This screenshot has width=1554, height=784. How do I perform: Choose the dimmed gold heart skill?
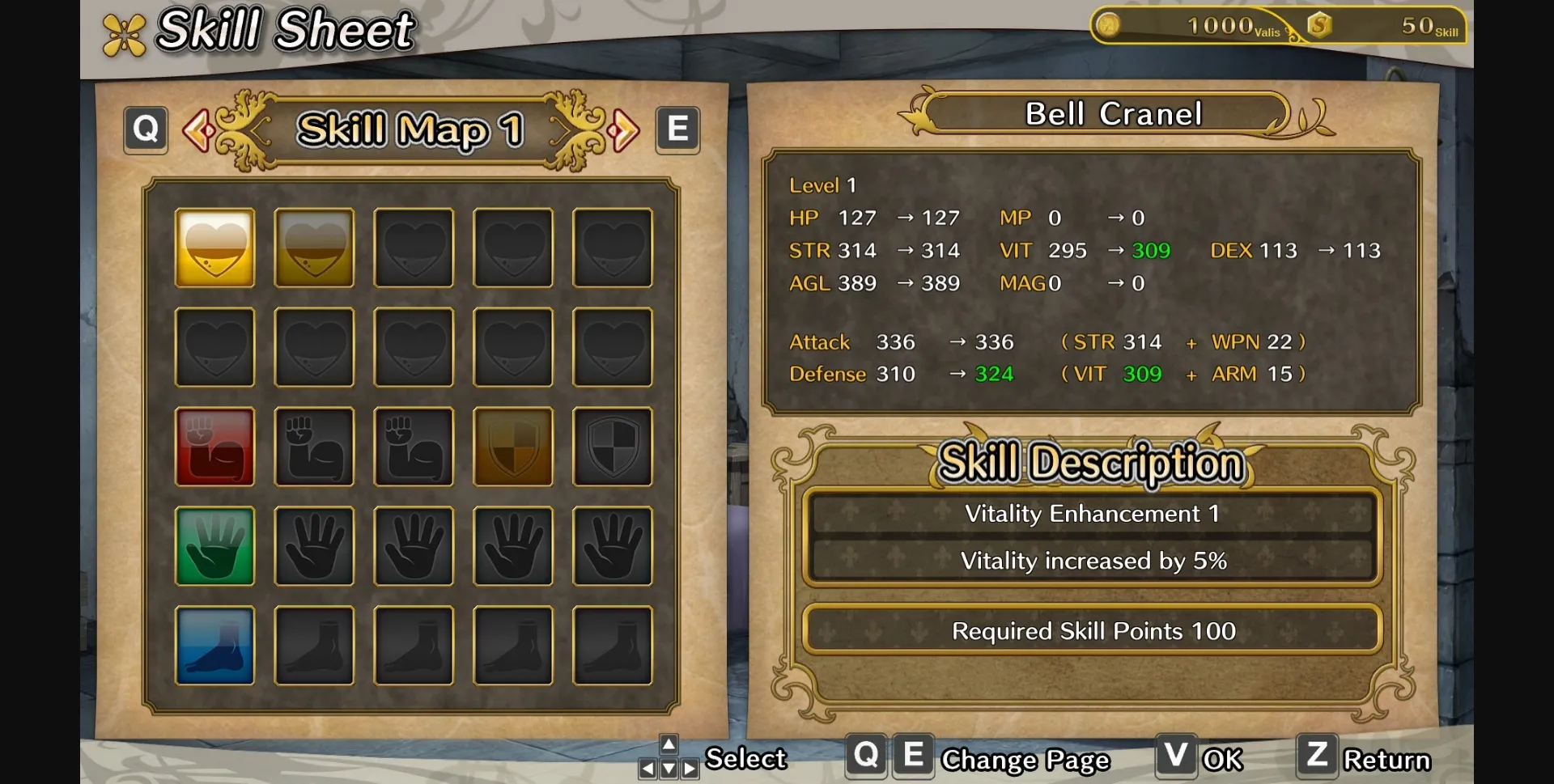(314, 248)
